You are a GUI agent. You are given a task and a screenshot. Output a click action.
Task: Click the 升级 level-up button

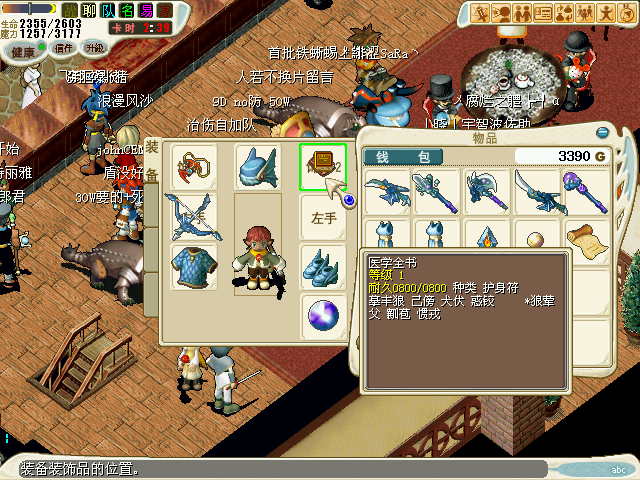[x=95, y=48]
